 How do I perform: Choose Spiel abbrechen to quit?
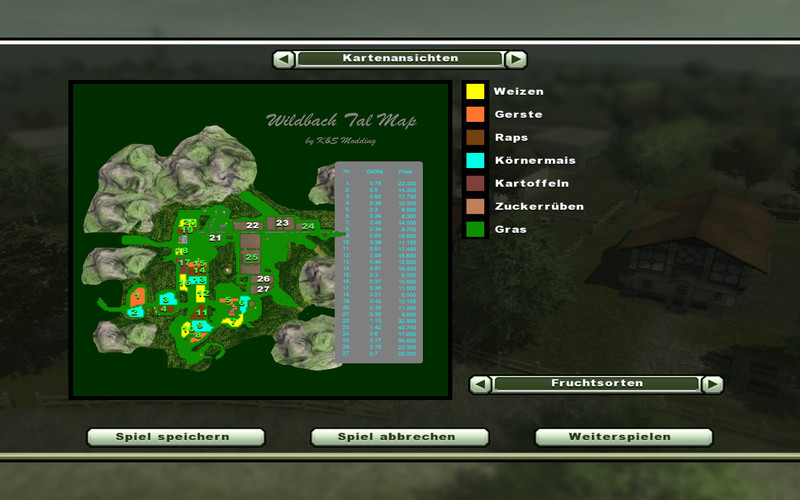coord(399,437)
